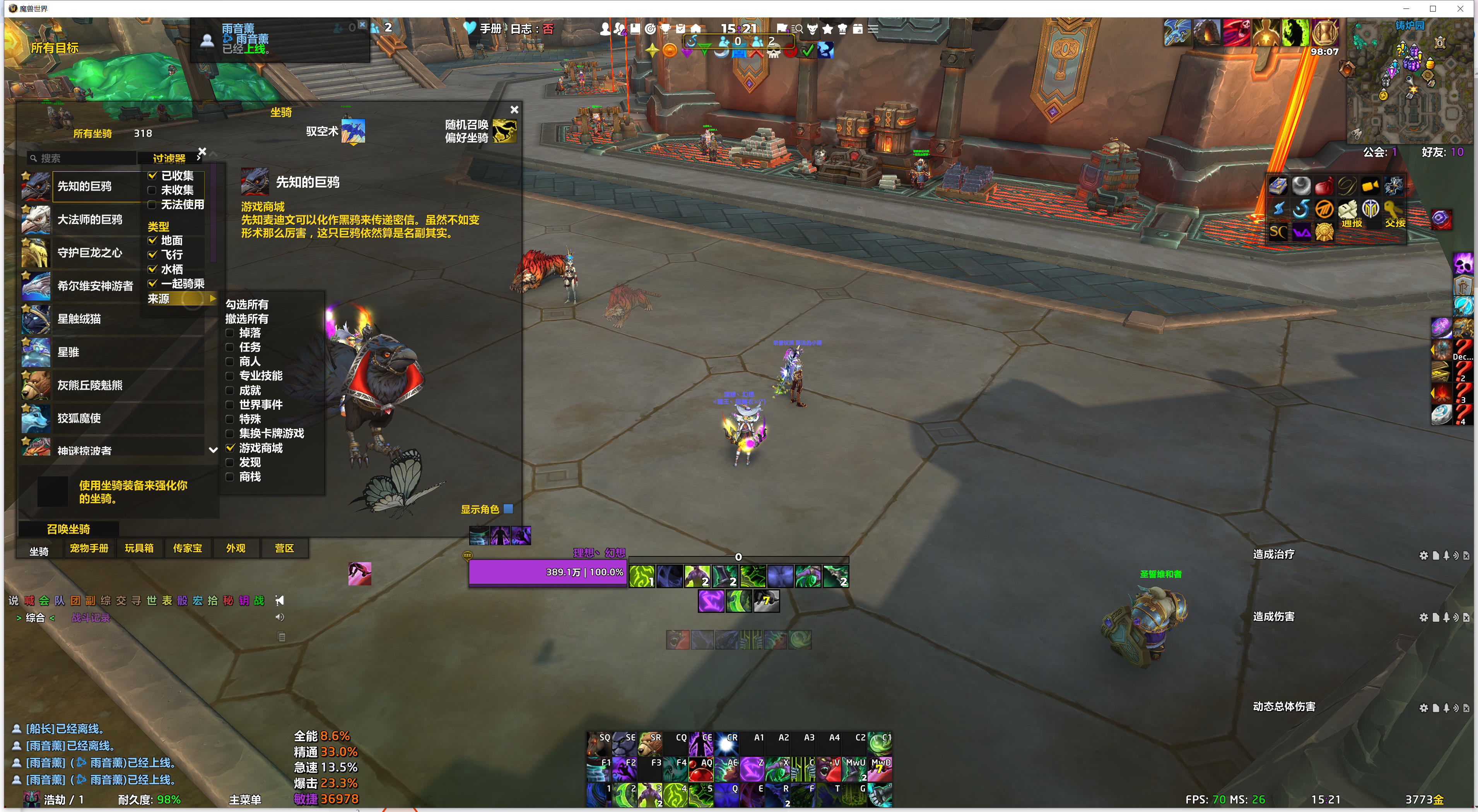Pick the 灰熊丘陵魁熊 mount entry
1478x812 pixels.
tap(89, 386)
